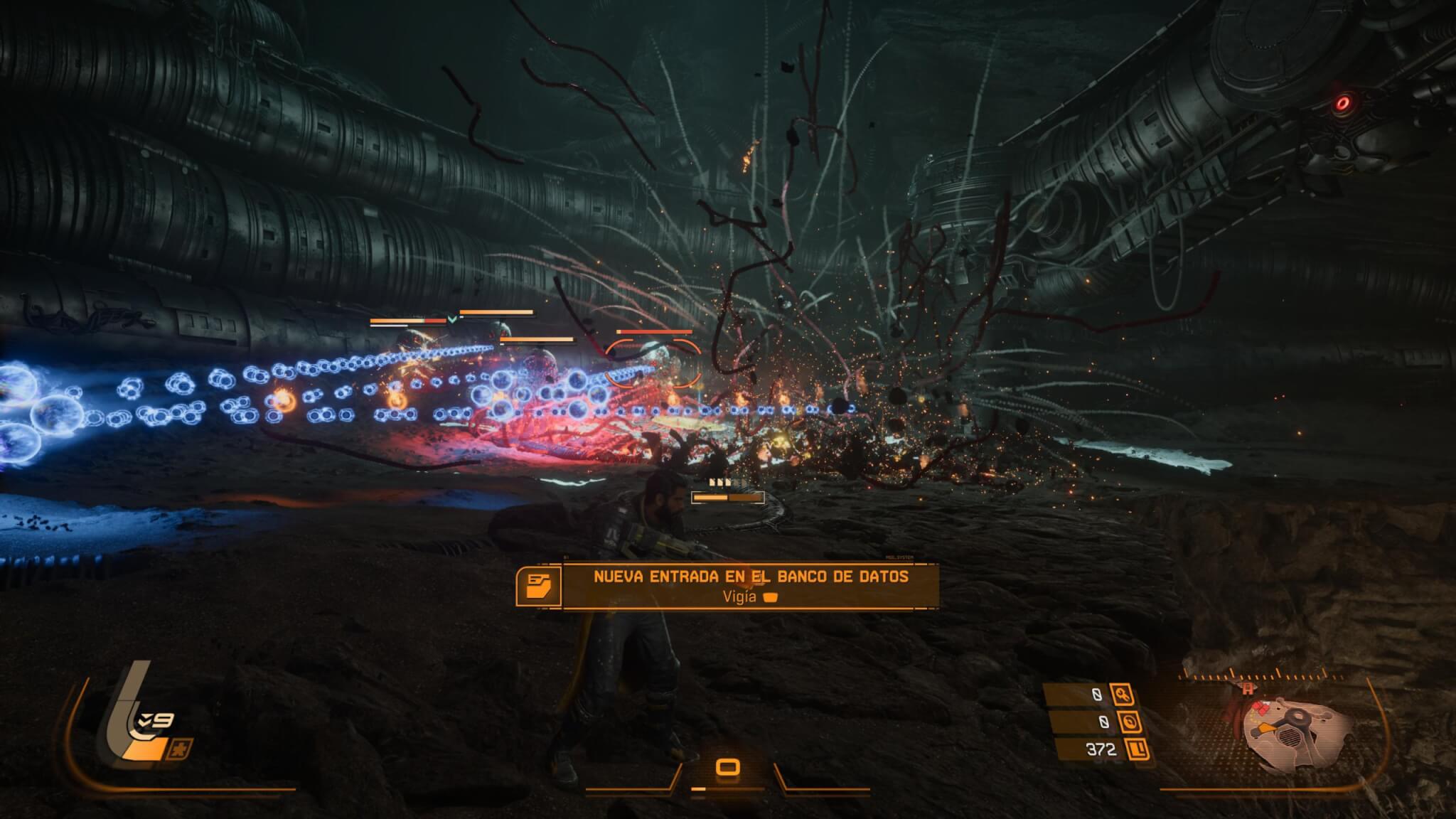This screenshot has width=1456, height=819.
Task: Click the red door marker above the minimap
Action: point(1247,687)
